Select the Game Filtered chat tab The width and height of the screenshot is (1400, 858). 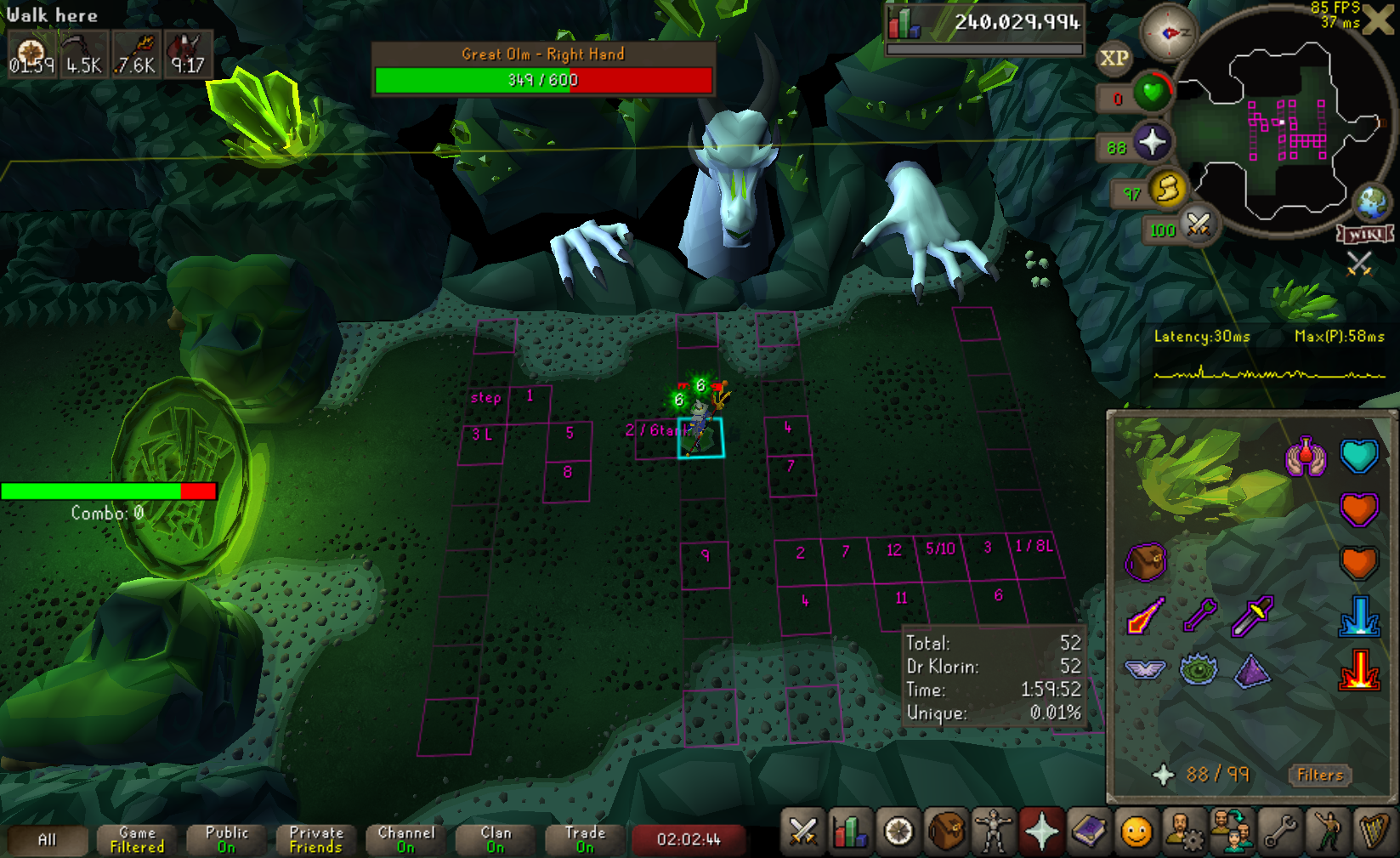pos(137,839)
